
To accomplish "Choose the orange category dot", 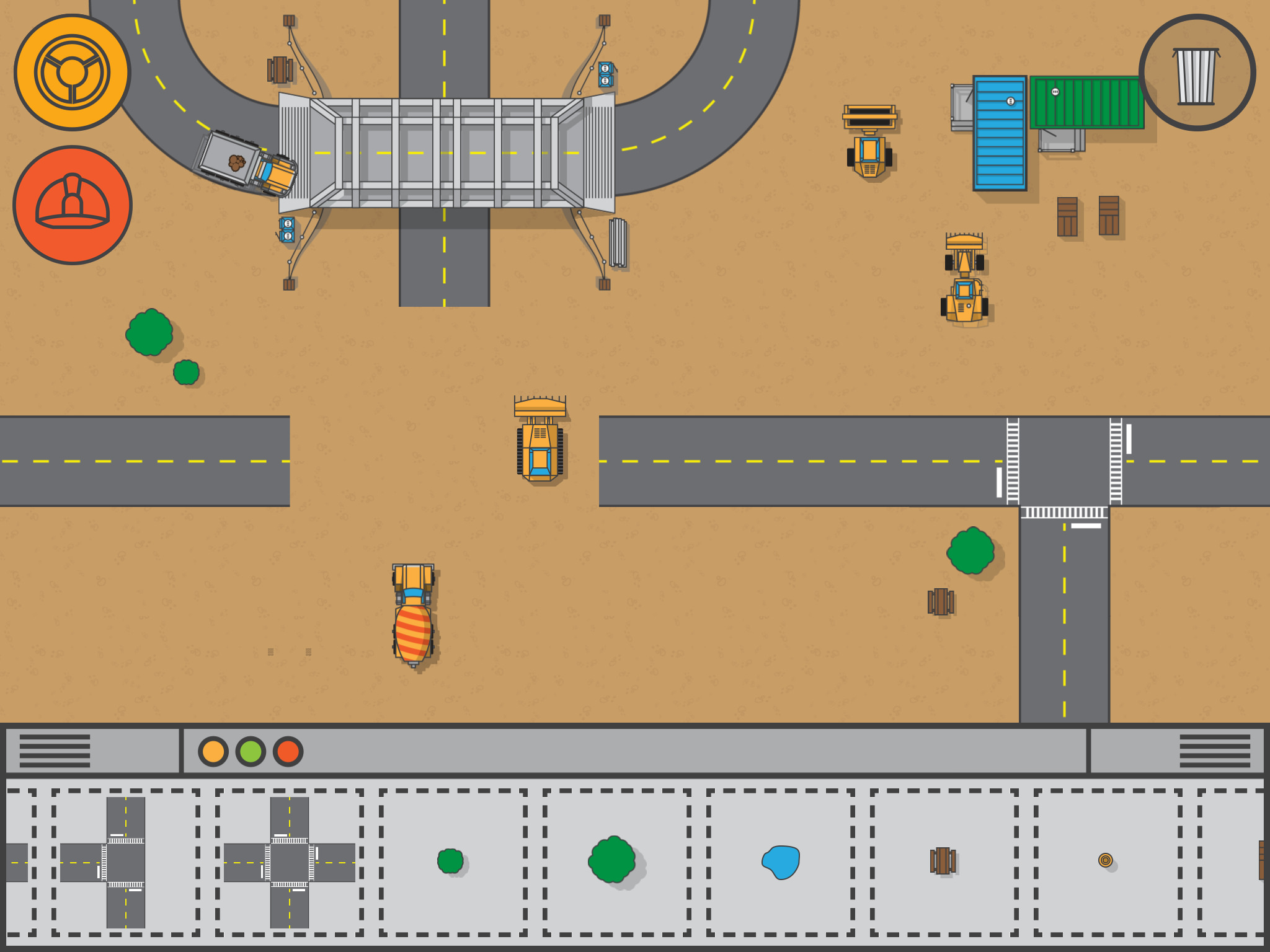I will click(213, 751).
